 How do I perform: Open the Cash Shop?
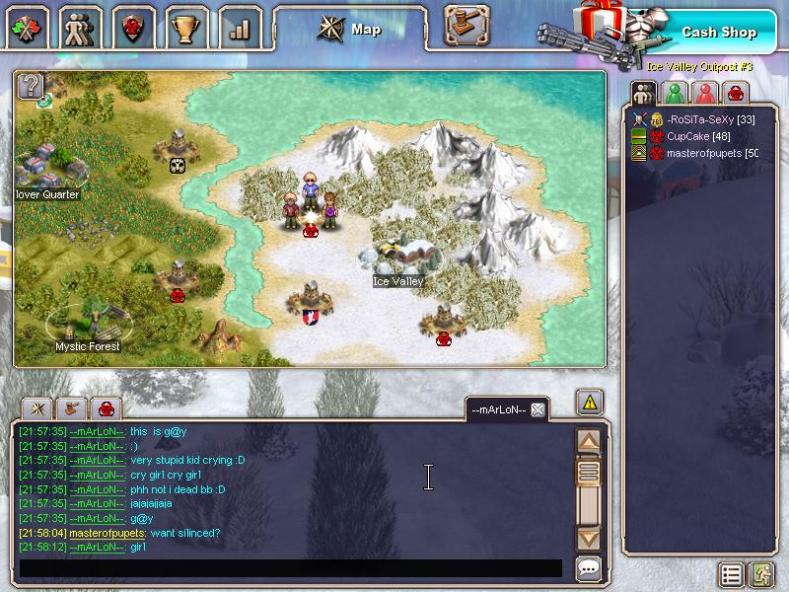point(718,32)
